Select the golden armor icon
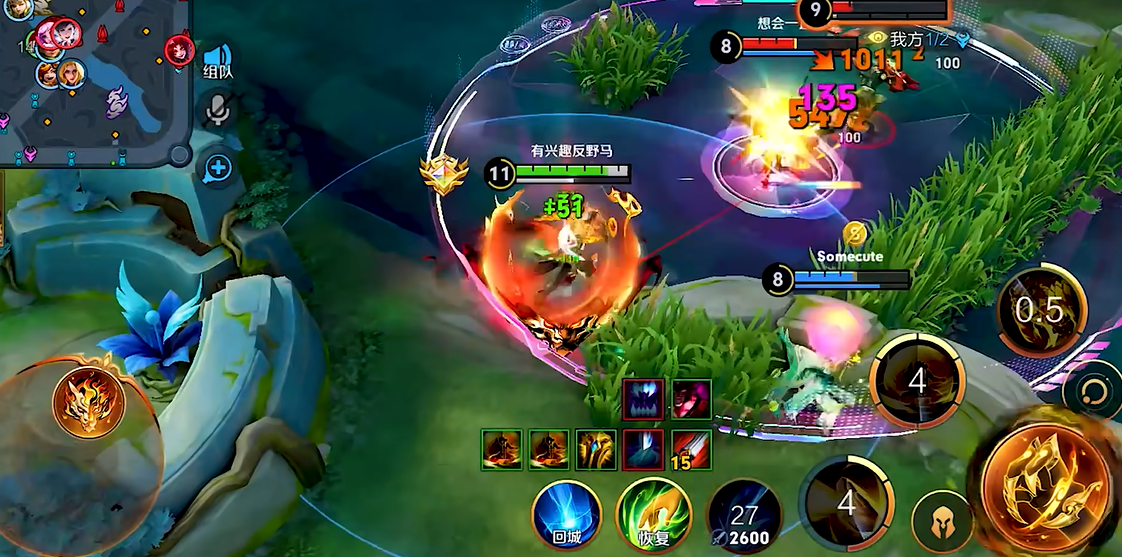This screenshot has height=557, width=1122. tap(596, 448)
